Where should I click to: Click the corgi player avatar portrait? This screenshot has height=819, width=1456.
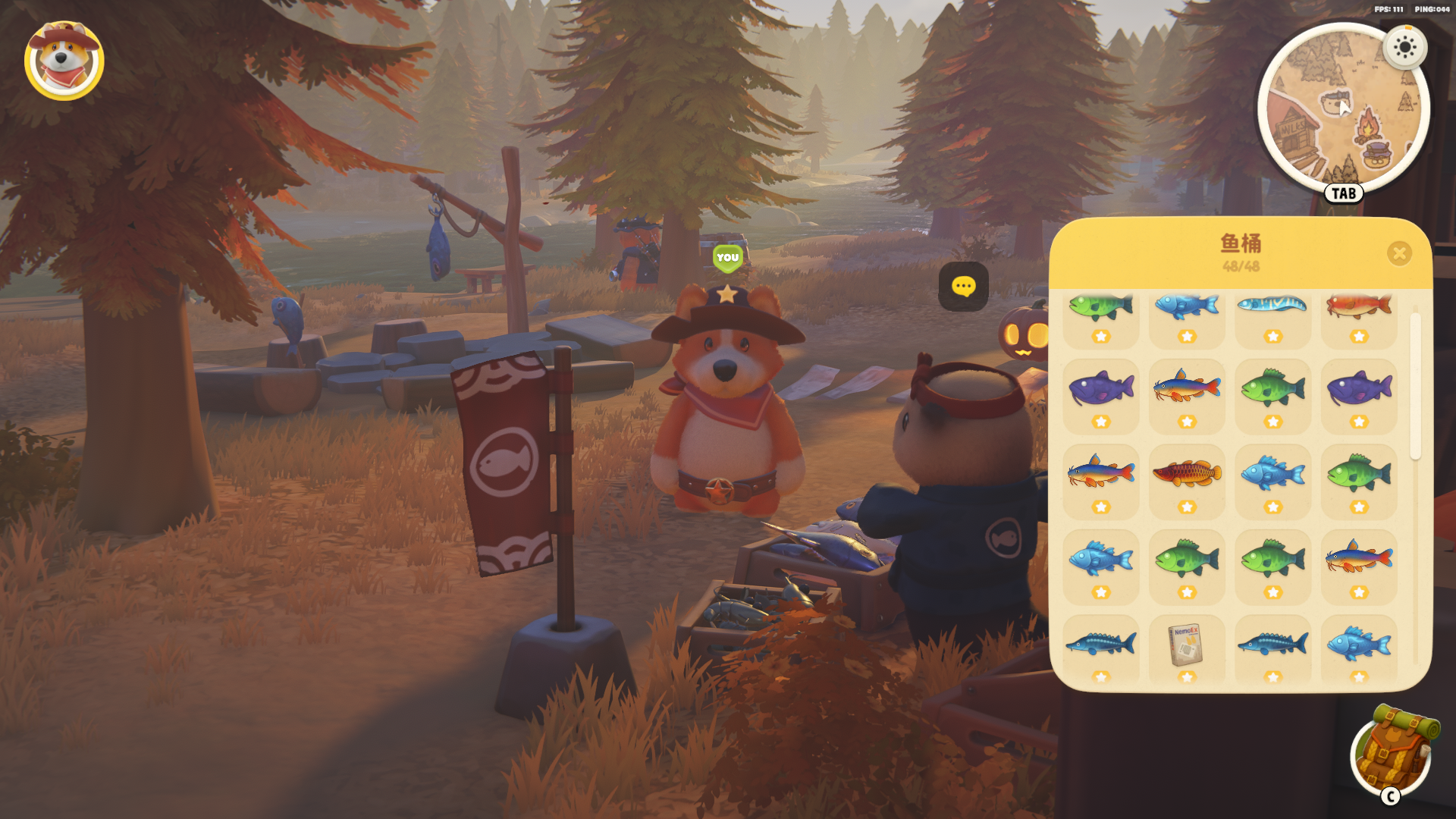(x=64, y=61)
